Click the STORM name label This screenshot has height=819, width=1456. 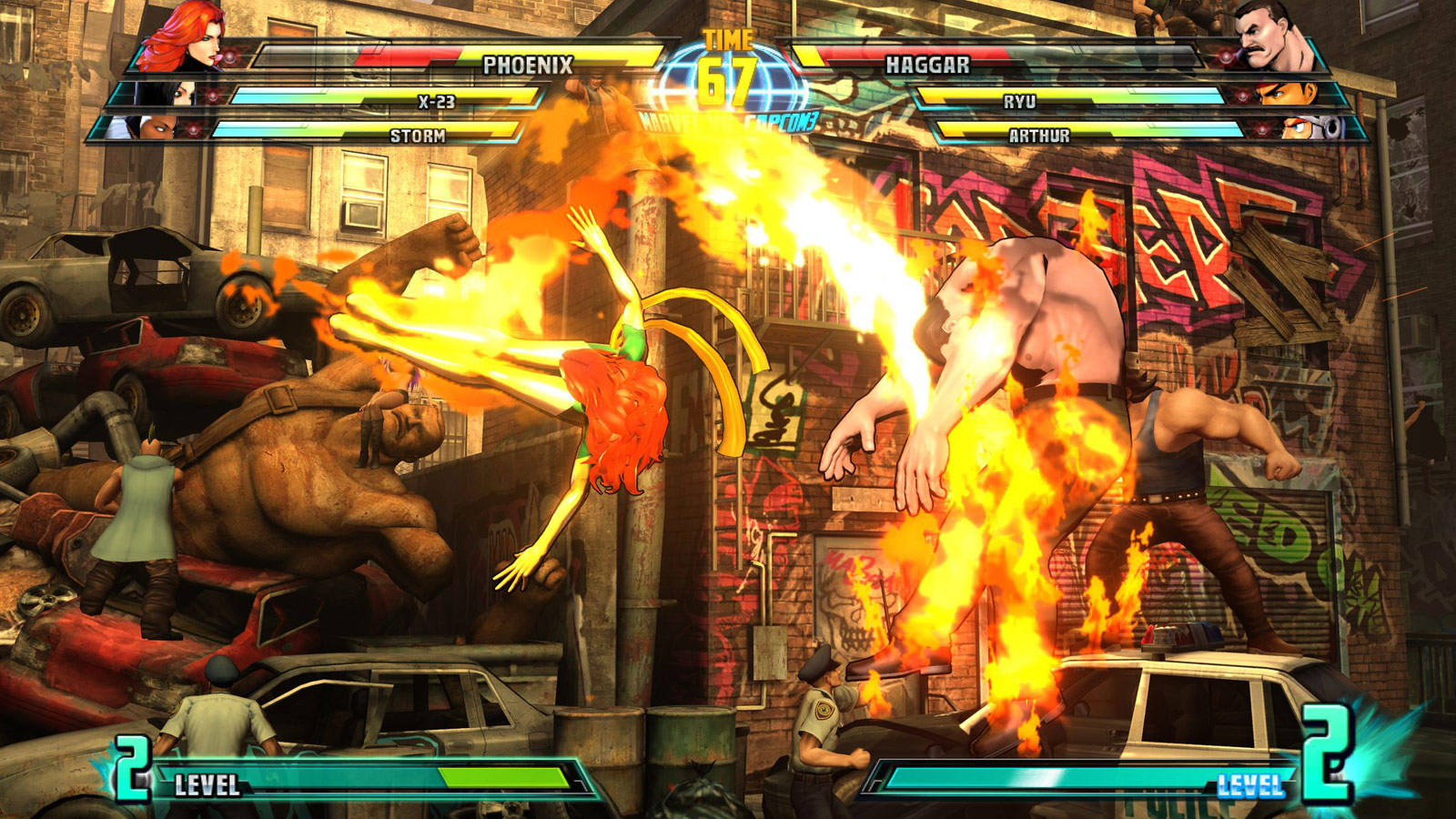pyautogui.click(x=419, y=135)
